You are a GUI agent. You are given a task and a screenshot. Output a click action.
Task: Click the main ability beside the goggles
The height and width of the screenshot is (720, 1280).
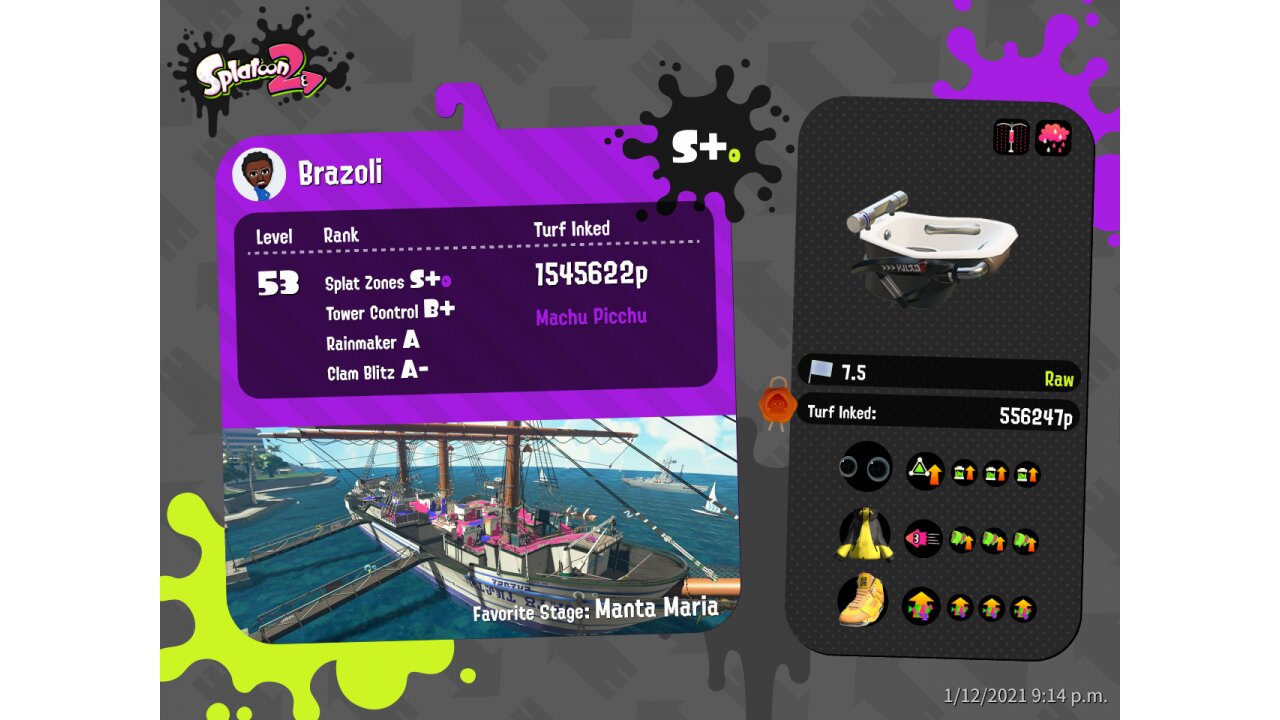pyautogui.click(x=925, y=471)
